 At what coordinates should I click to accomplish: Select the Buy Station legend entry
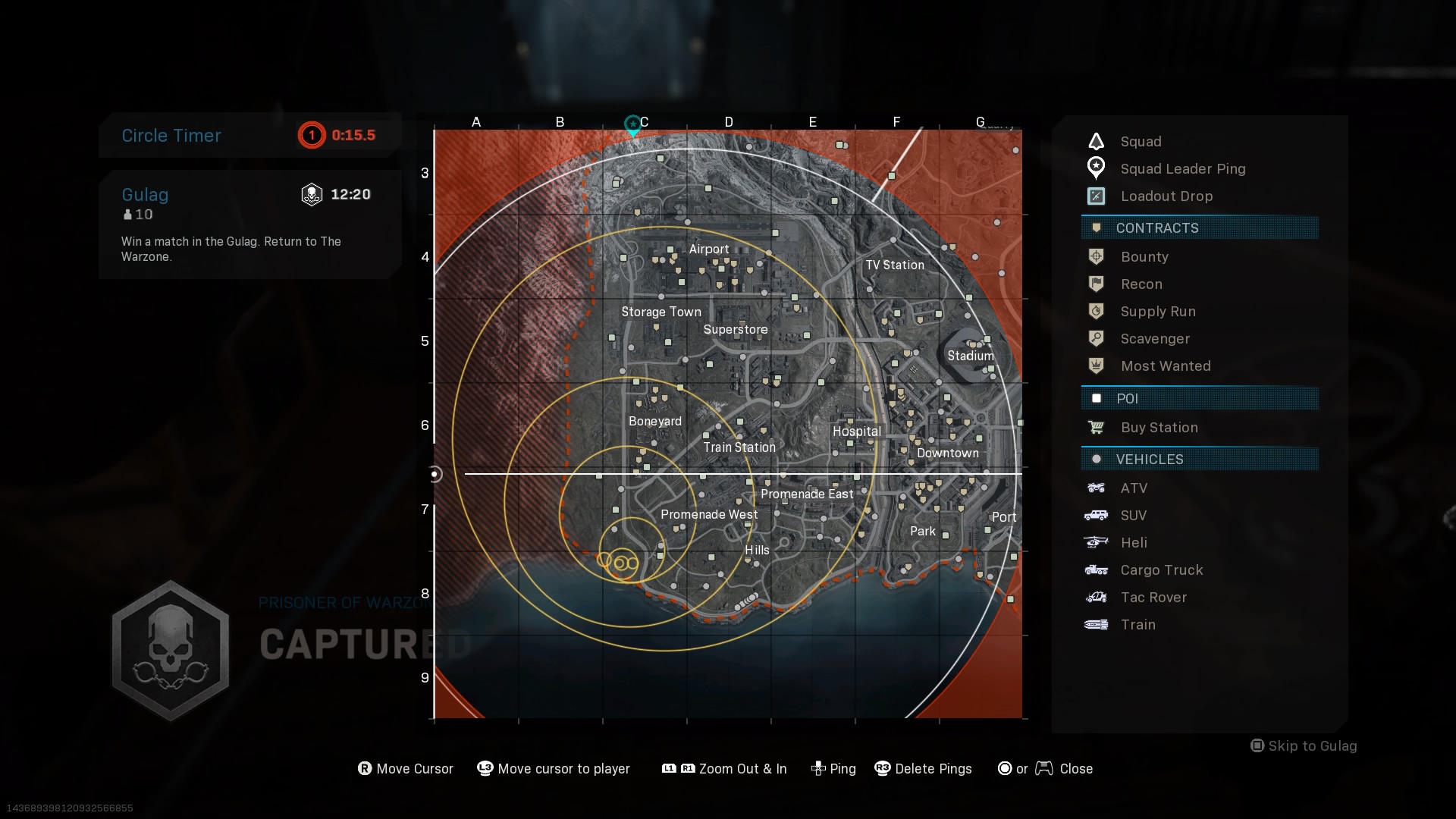[1159, 428]
